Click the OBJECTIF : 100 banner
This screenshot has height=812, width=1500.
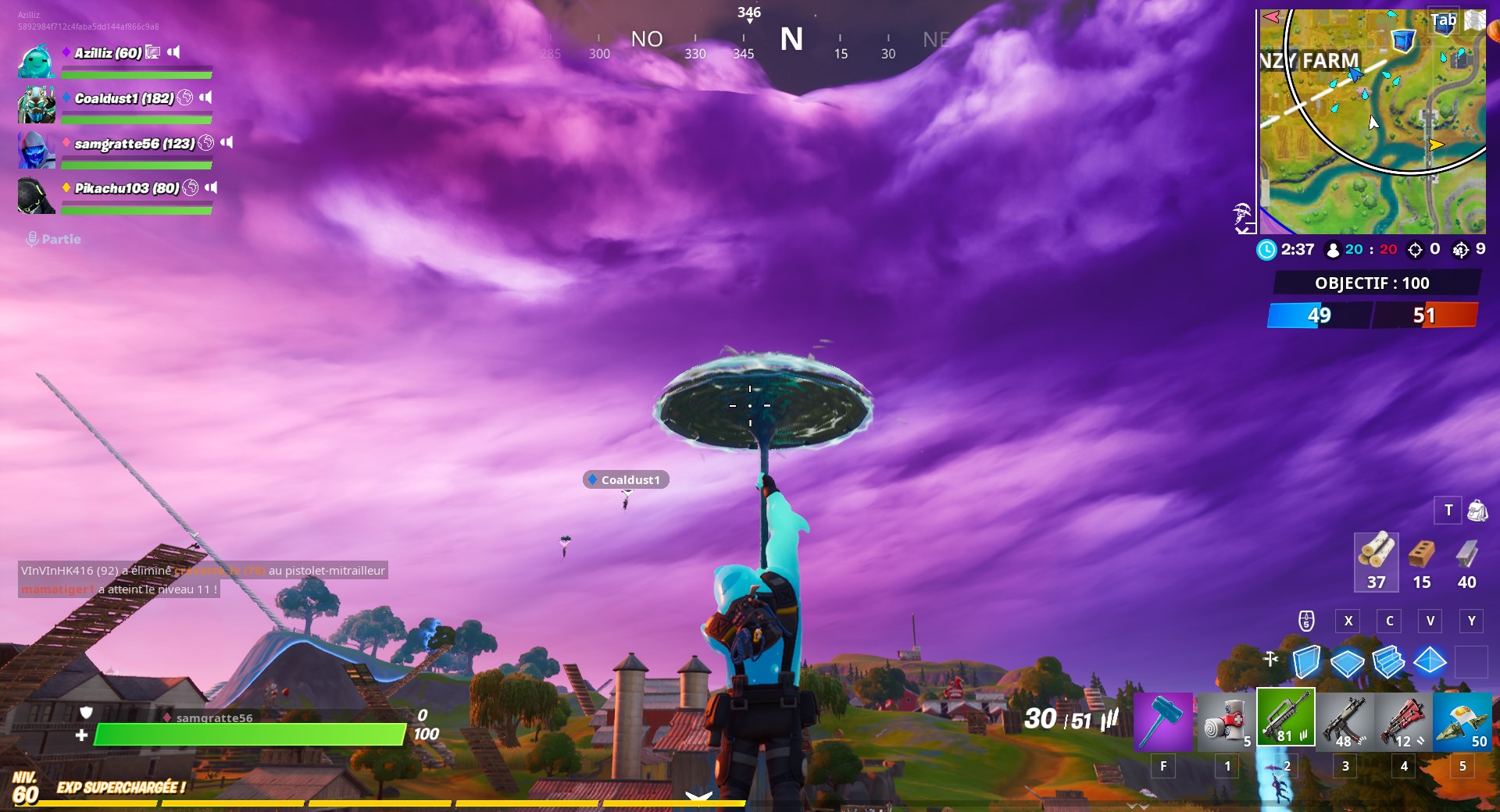click(1373, 283)
